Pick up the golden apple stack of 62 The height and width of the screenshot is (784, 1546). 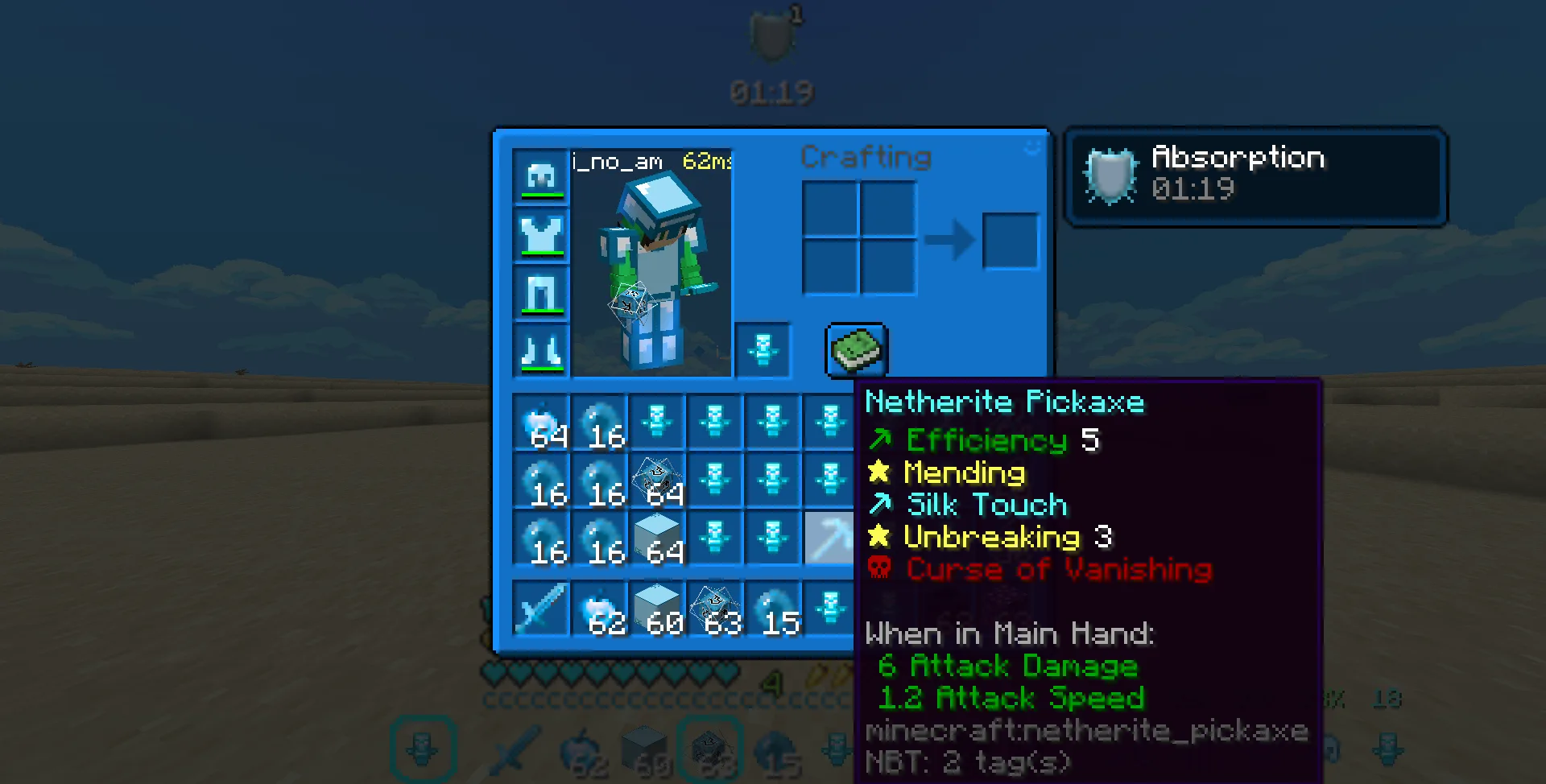pyautogui.click(x=600, y=608)
